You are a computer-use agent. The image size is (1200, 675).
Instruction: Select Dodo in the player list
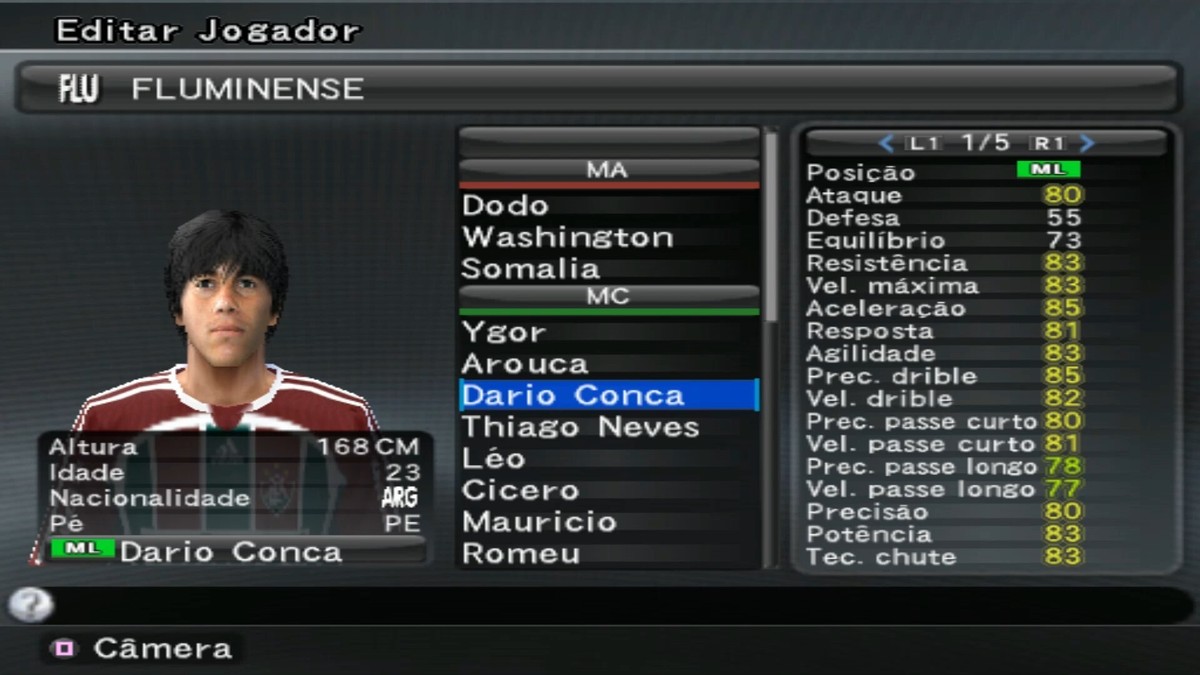pyautogui.click(x=506, y=206)
